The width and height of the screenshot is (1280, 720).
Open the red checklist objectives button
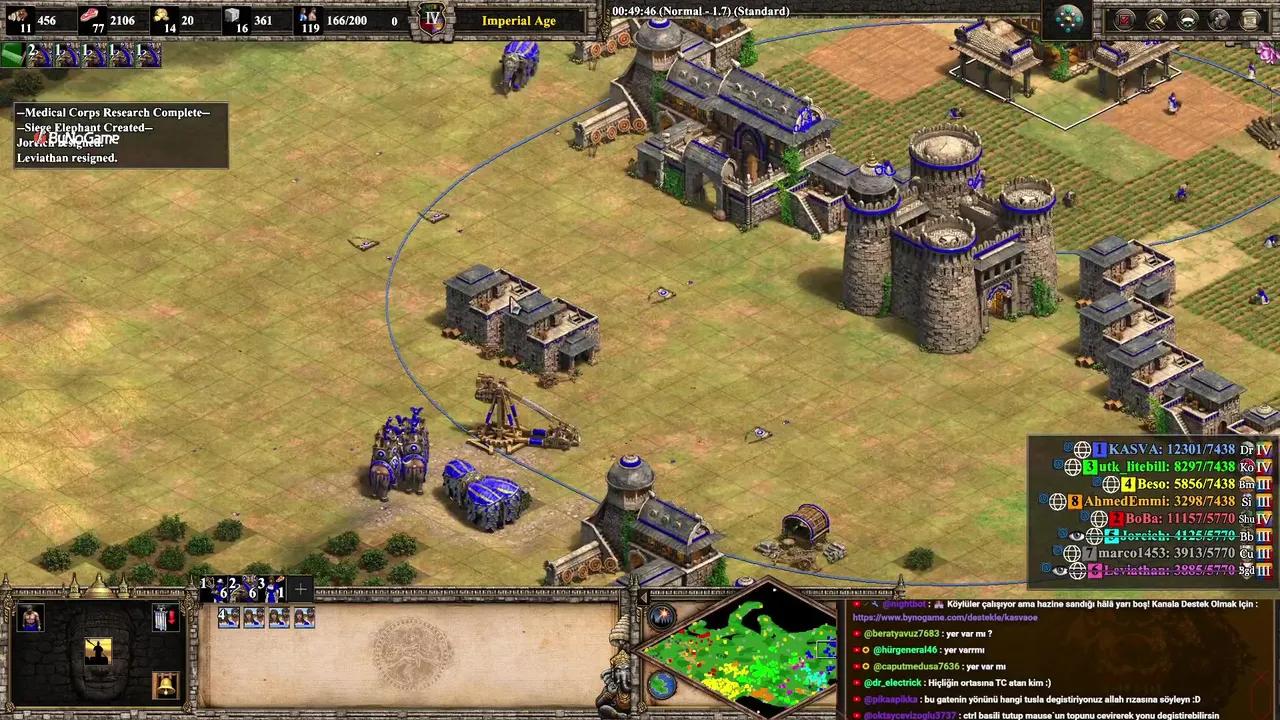click(x=1124, y=19)
